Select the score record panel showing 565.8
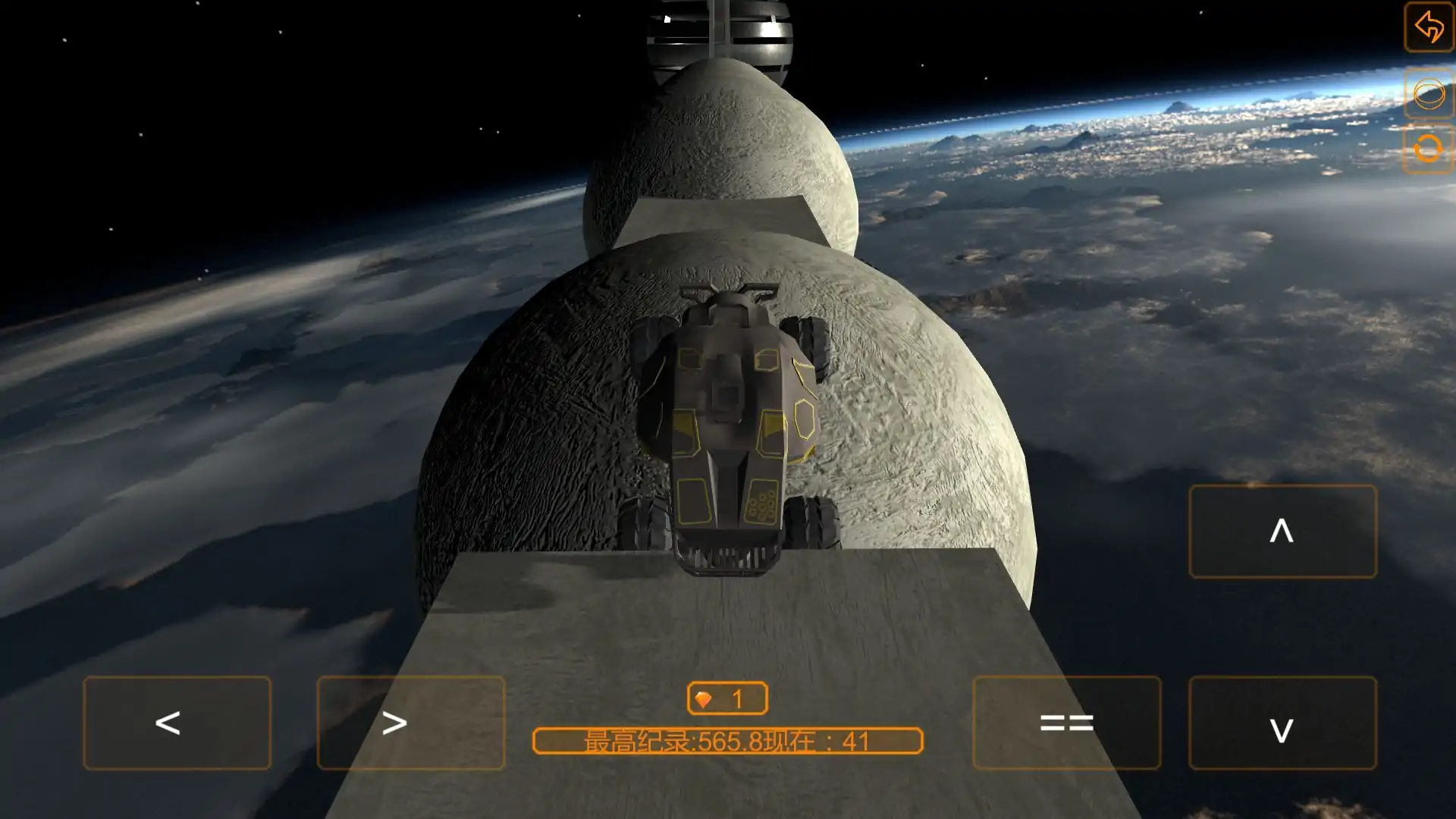 728,741
